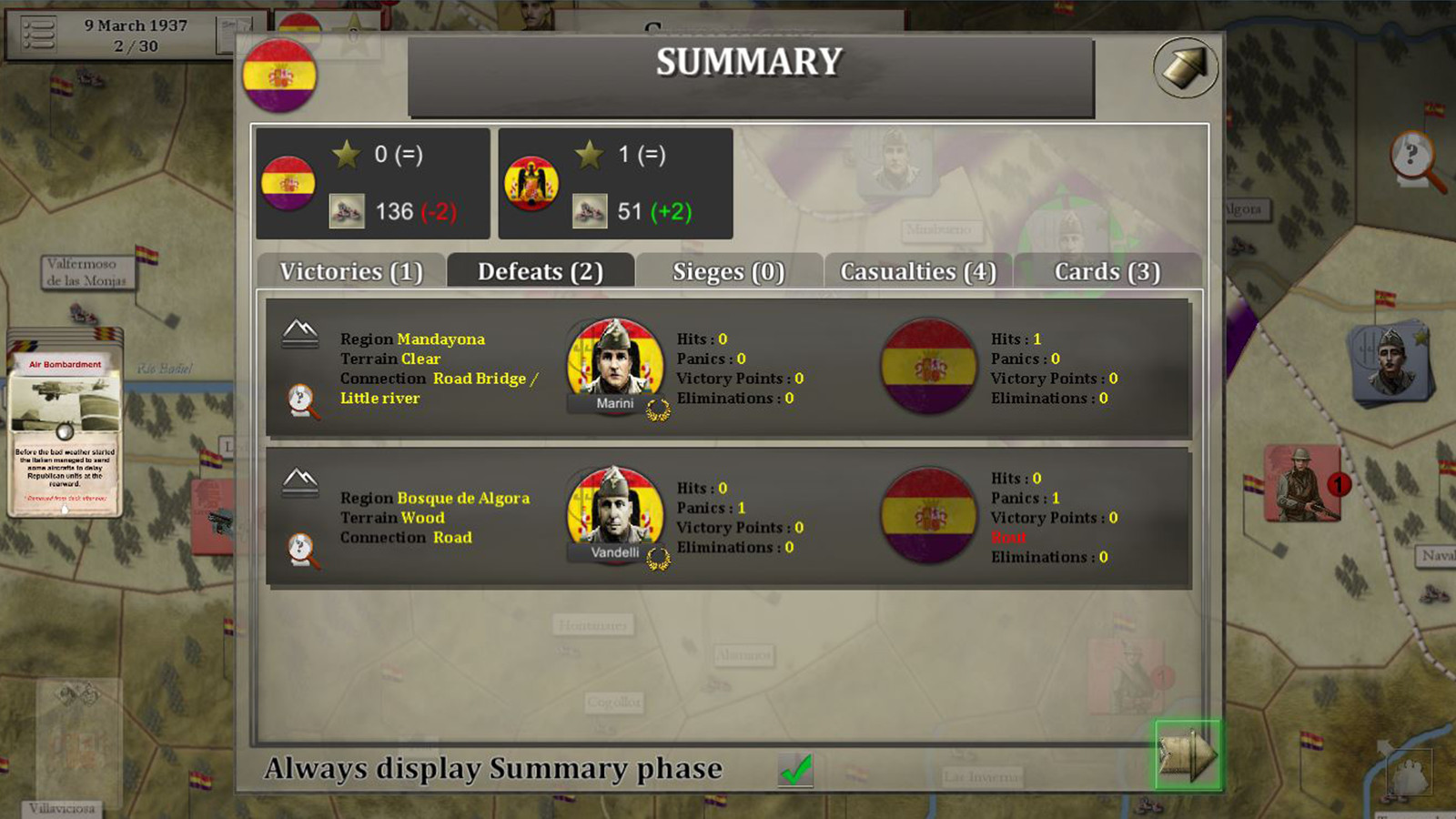This screenshot has width=1456, height=819.
Task: Open the list menu beside the date
Action: 38,34
